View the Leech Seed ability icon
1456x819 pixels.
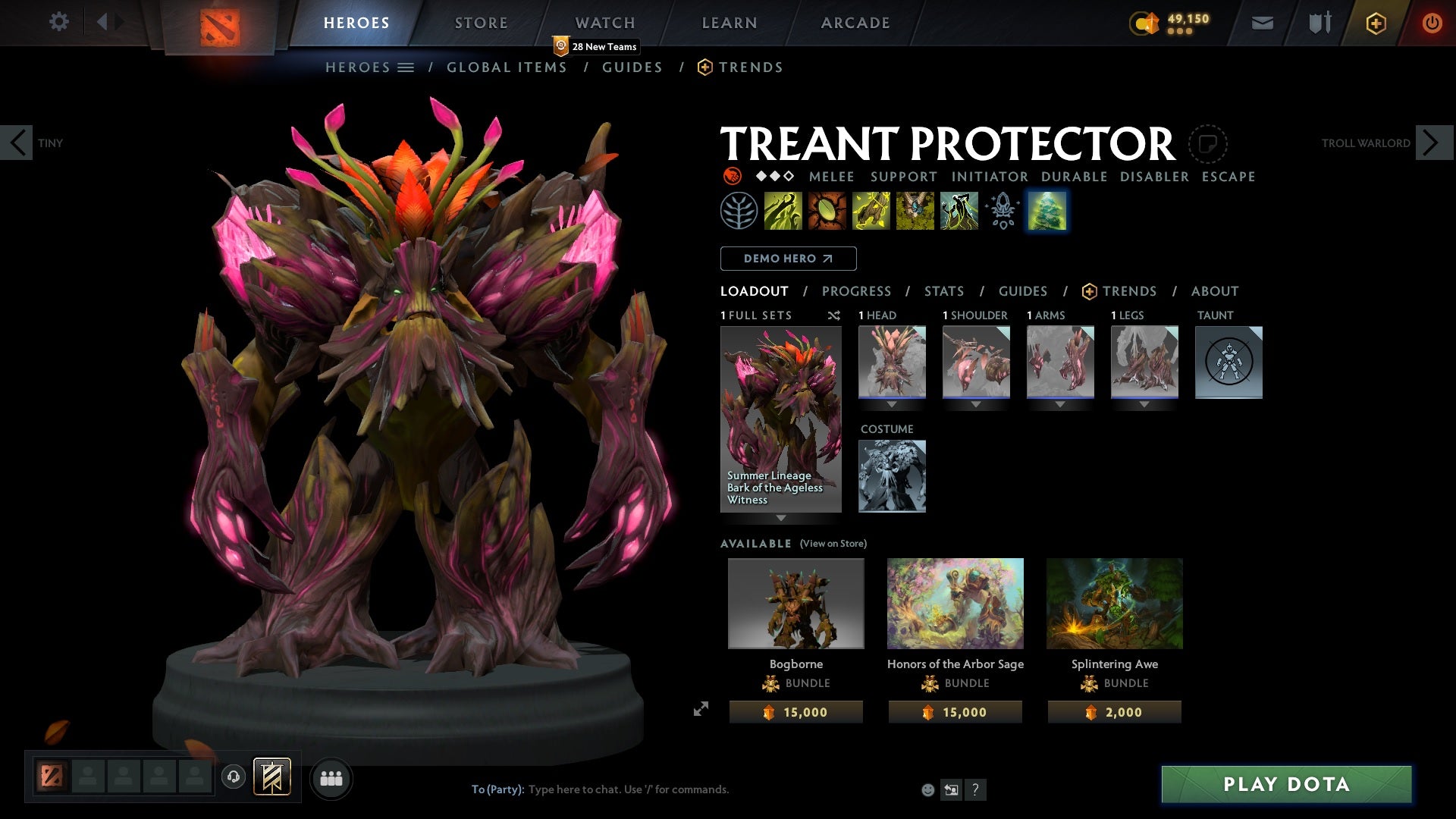point(827,211)
